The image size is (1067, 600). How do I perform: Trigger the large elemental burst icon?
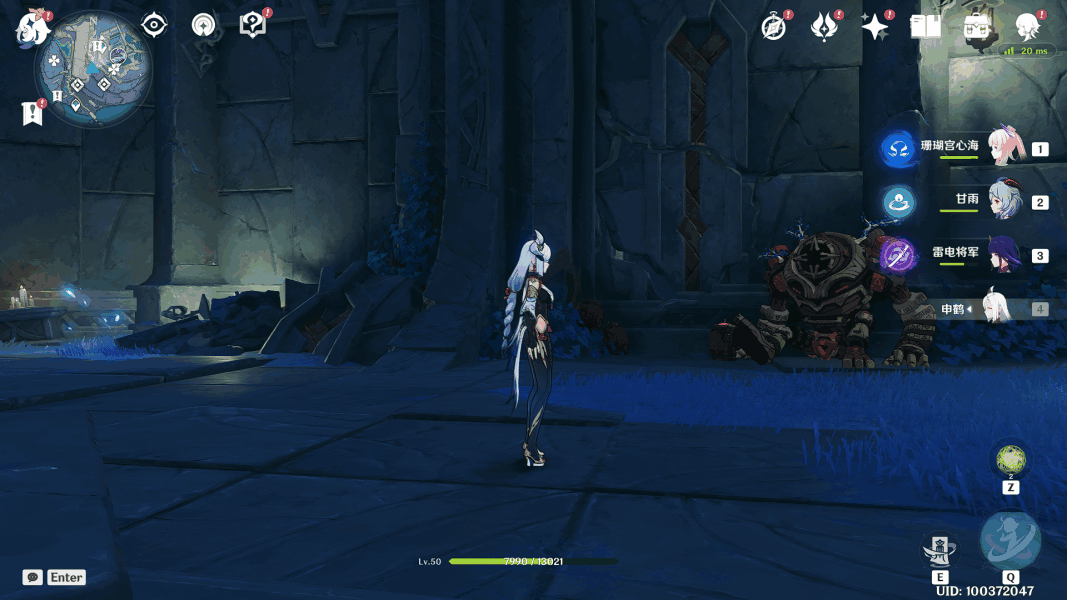pyautogui.click(x=1010, y=541)
